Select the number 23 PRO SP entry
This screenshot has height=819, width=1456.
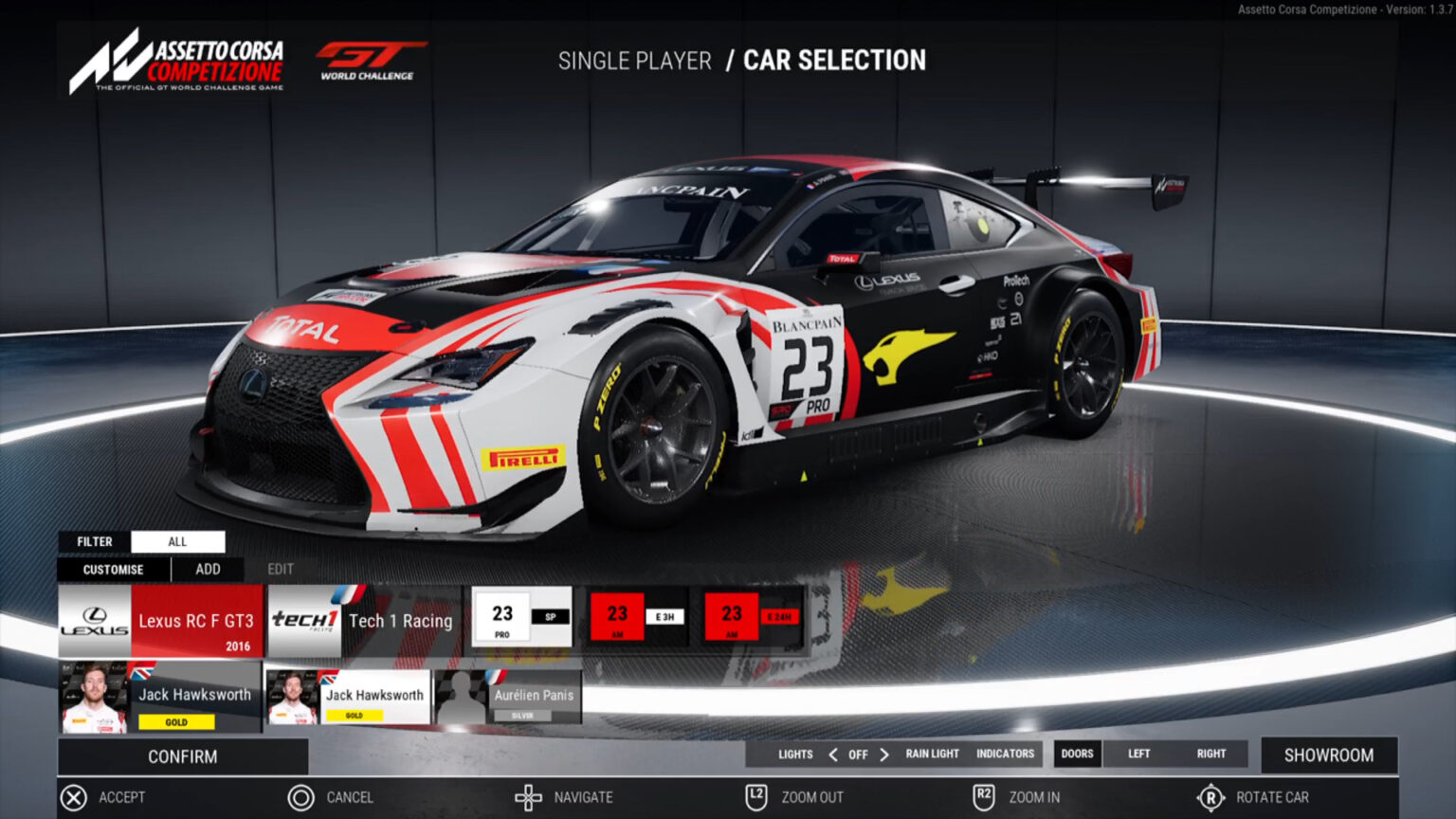[x=522, y=617]
